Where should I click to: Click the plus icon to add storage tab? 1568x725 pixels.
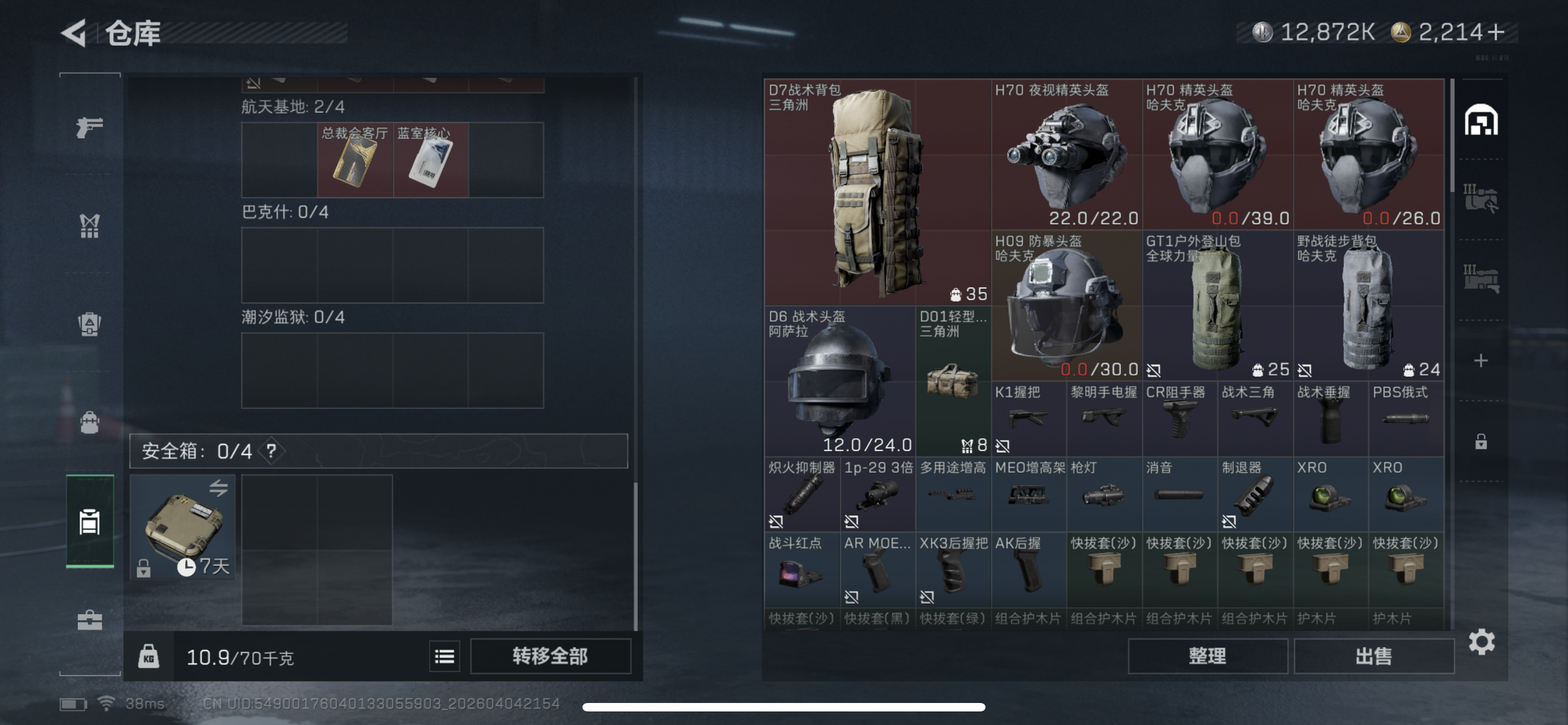[x=1482, y=360]
